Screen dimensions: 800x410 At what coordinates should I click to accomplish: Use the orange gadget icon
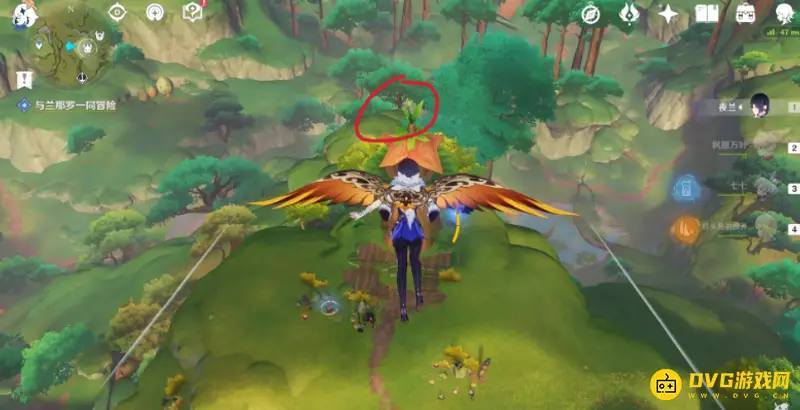pos(685,229)
